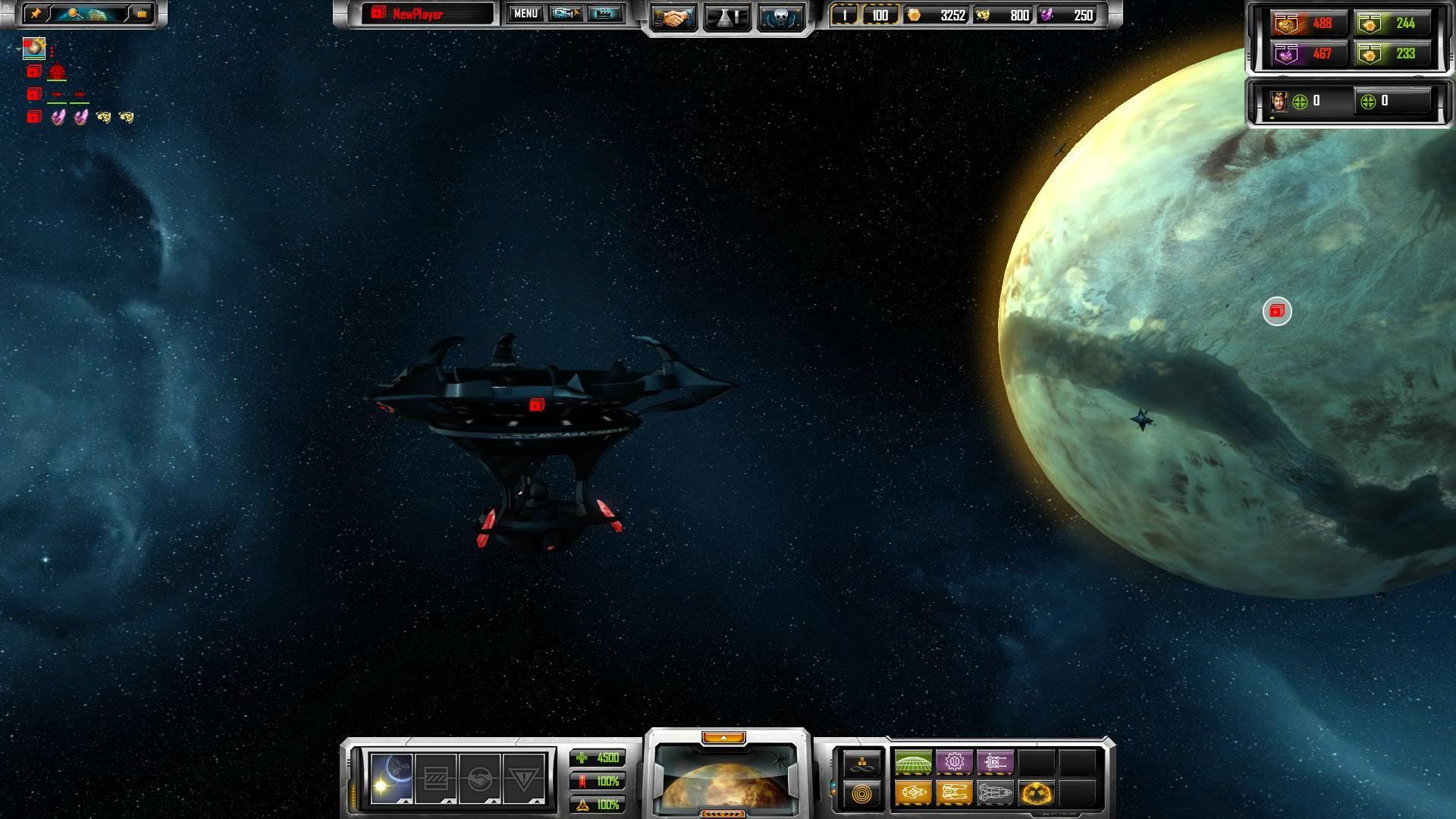The height and width of the screenshot is (819, 1456).
Task: Choose the green grid dome button
Action: (913, 762)
